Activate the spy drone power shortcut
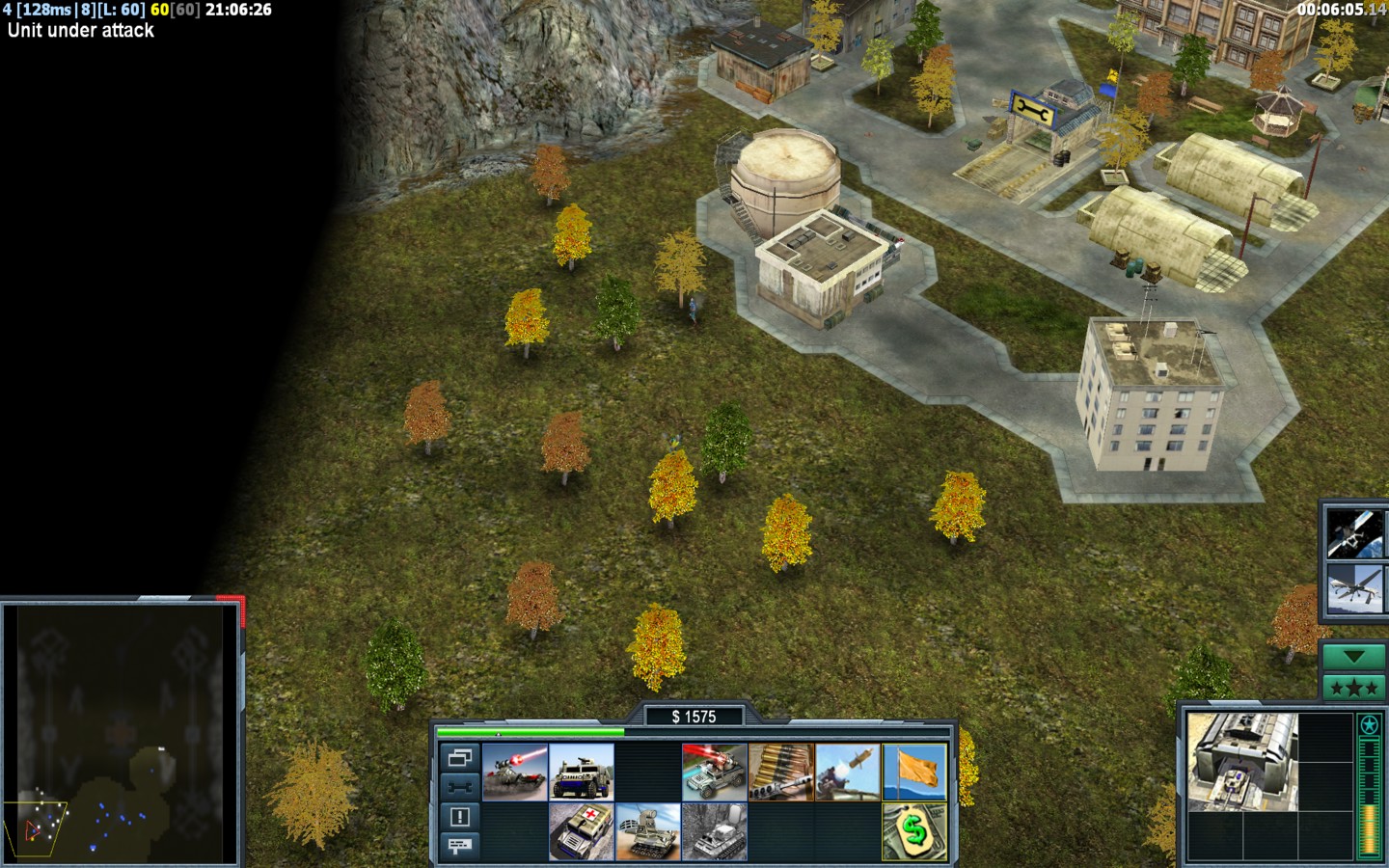The height and width of the screenshot is (868, 1389). 1351,589
